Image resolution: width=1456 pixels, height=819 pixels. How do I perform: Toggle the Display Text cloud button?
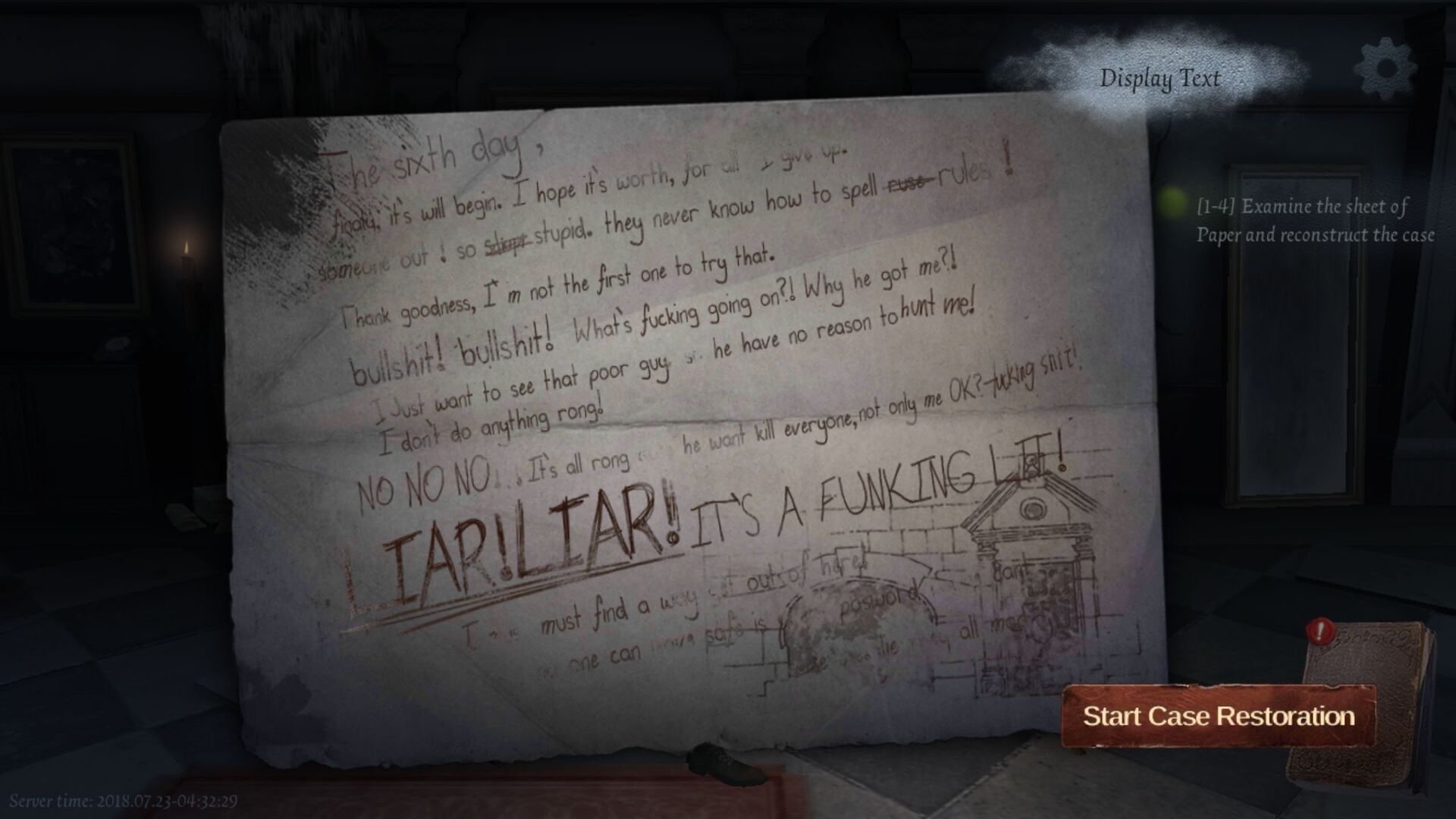(1160, 78)
